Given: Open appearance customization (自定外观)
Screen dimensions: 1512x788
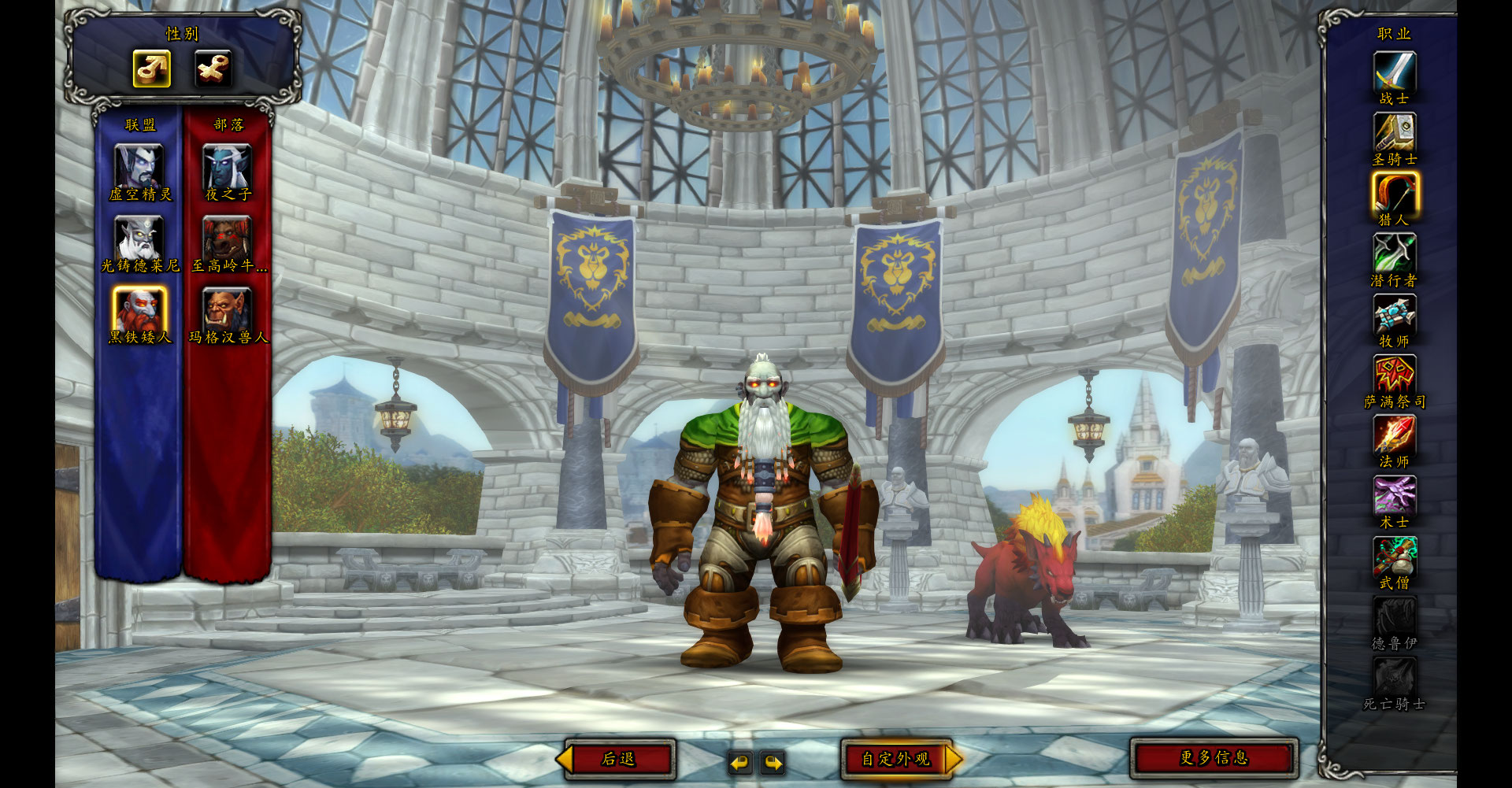Looking at the screenshot, I should click(896, 759).
